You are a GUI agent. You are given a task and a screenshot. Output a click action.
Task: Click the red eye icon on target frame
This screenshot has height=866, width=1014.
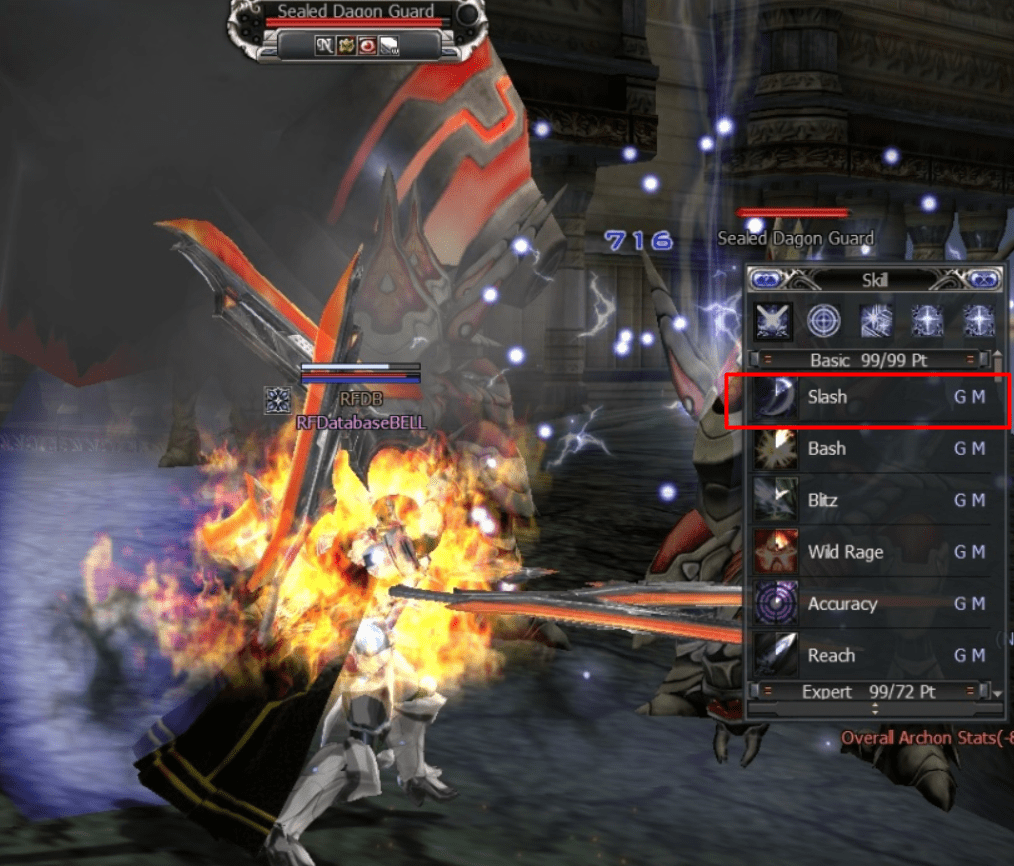(368, 45)
